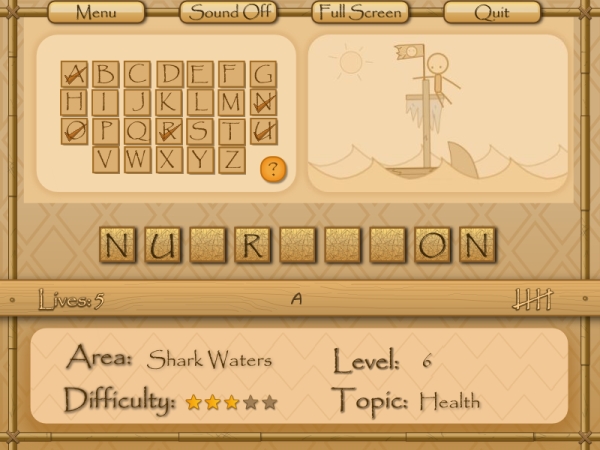Choose the letter M tile
Viewport: 600px width, 450px height.
tap(232, 102)
